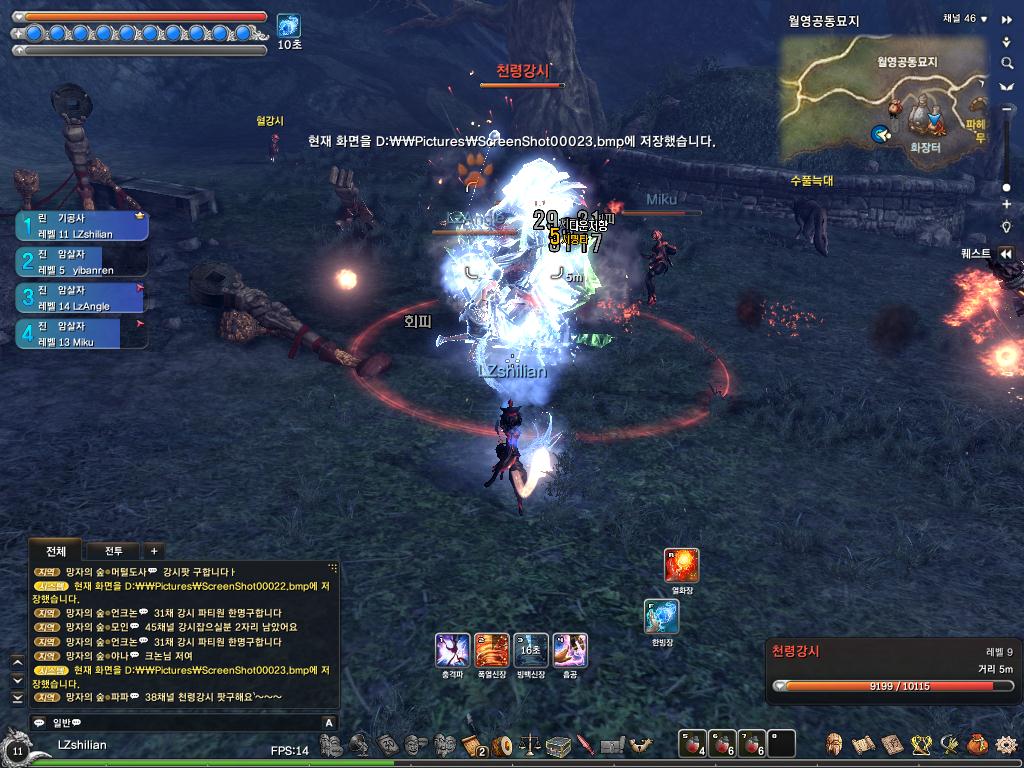Expand the 퀘스트 quest tracker
Screen dimensions: 1024x768
(x=1006, y=254)
